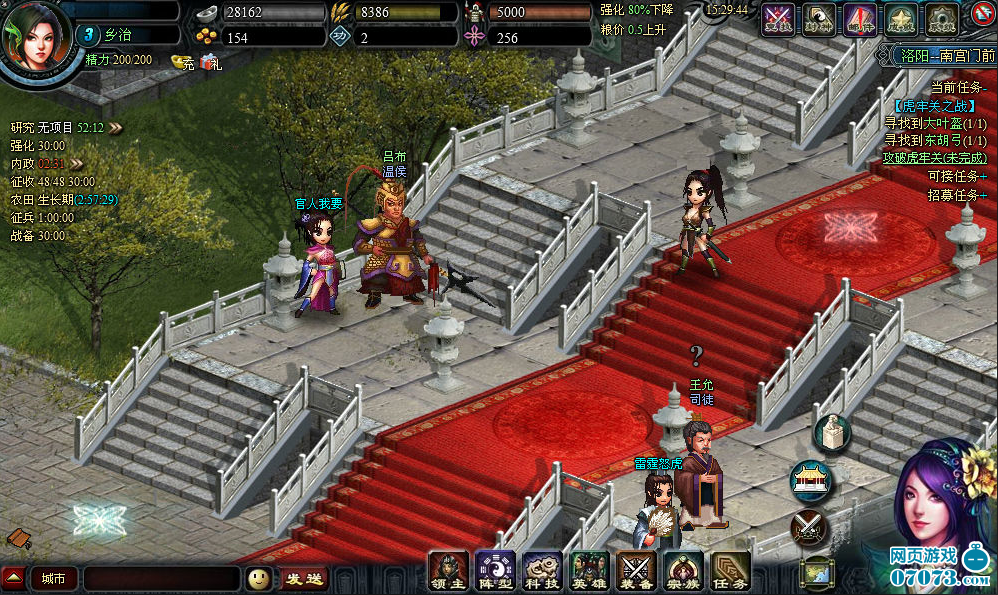
Task: Open the 成就 achievements star icon
Action: (900, 19)
